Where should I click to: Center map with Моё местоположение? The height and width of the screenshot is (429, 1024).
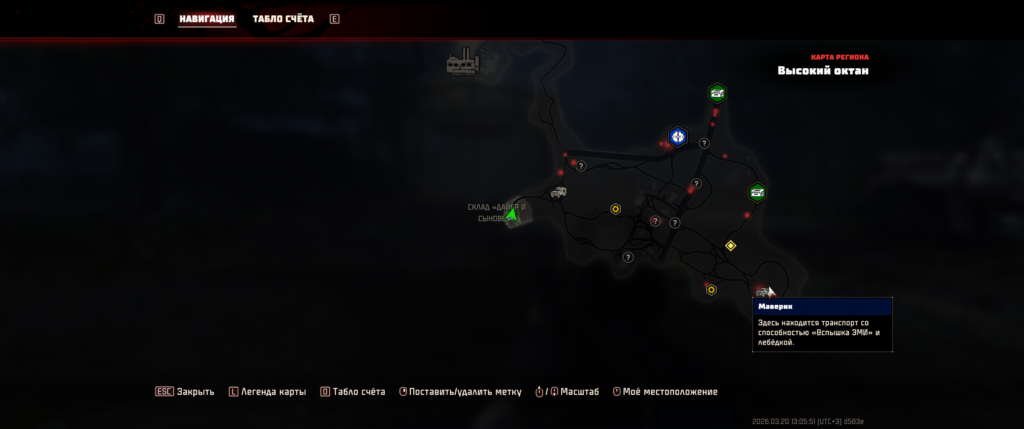(665, 392)
